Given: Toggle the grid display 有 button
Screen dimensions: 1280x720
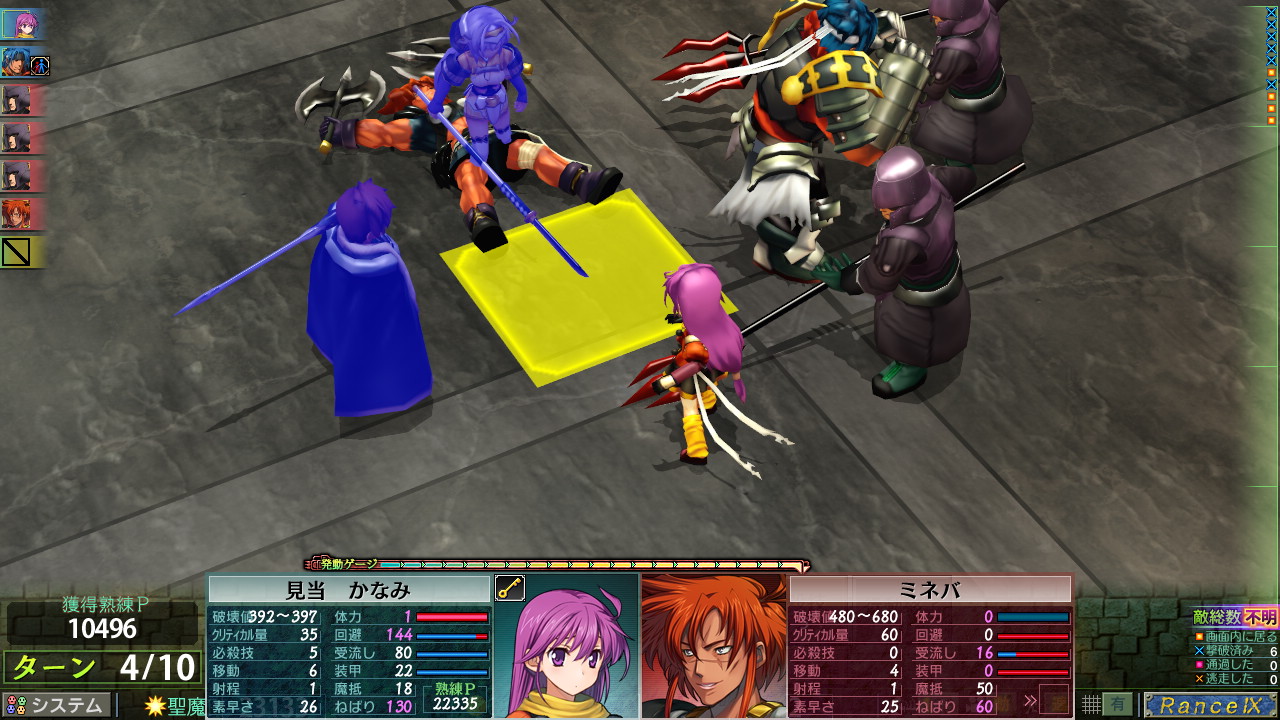Looking at the screenshot, I should point(1117,704).
